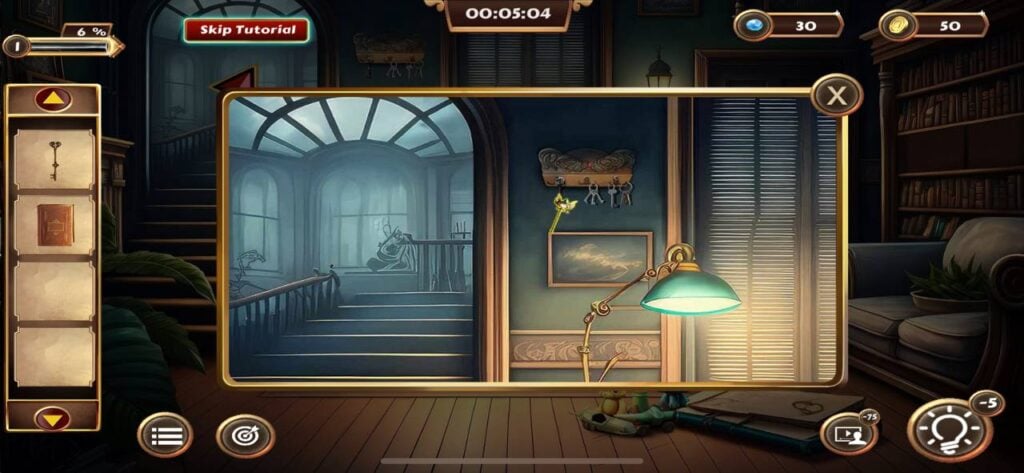Move the inventory list up
Viewport: 1024px width, 473px height.
pos(53,100)
